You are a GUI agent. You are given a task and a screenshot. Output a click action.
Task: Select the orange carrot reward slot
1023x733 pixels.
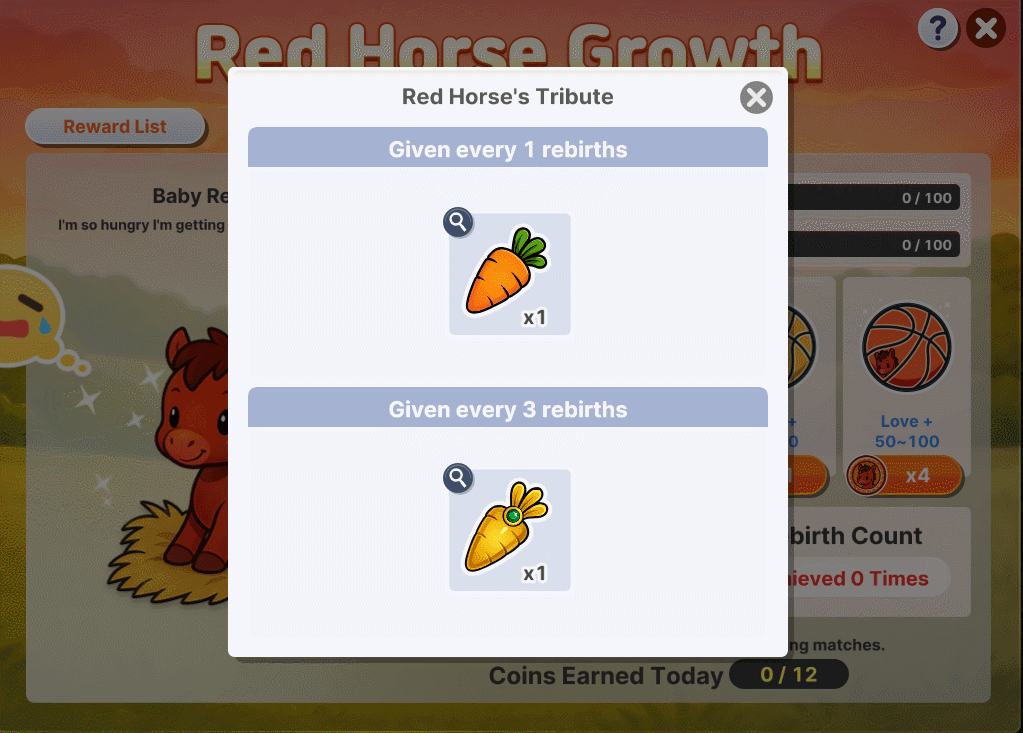click(510, 274)
